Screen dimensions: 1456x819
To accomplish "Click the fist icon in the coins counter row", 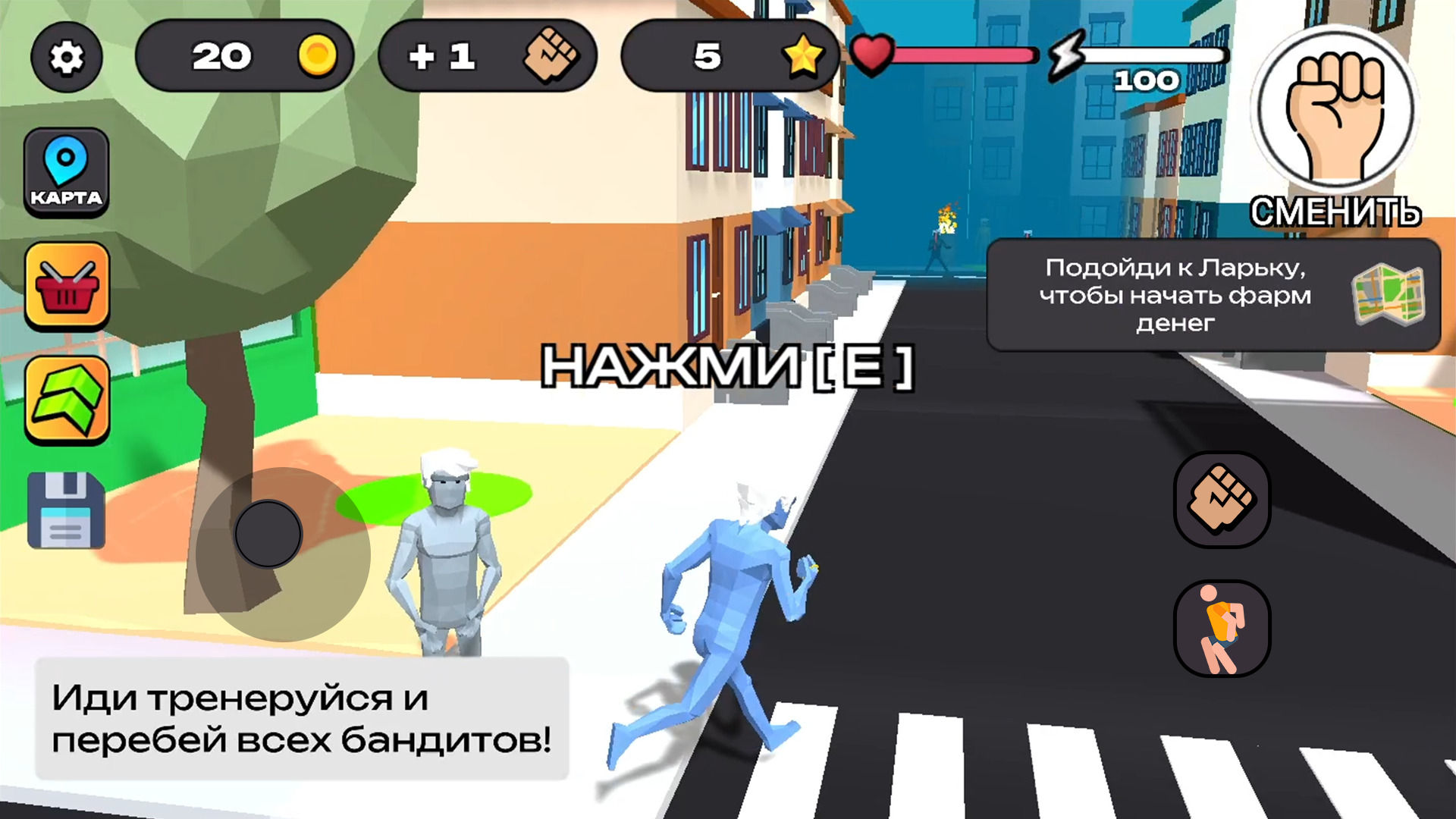I will click(x=551, y=56).
